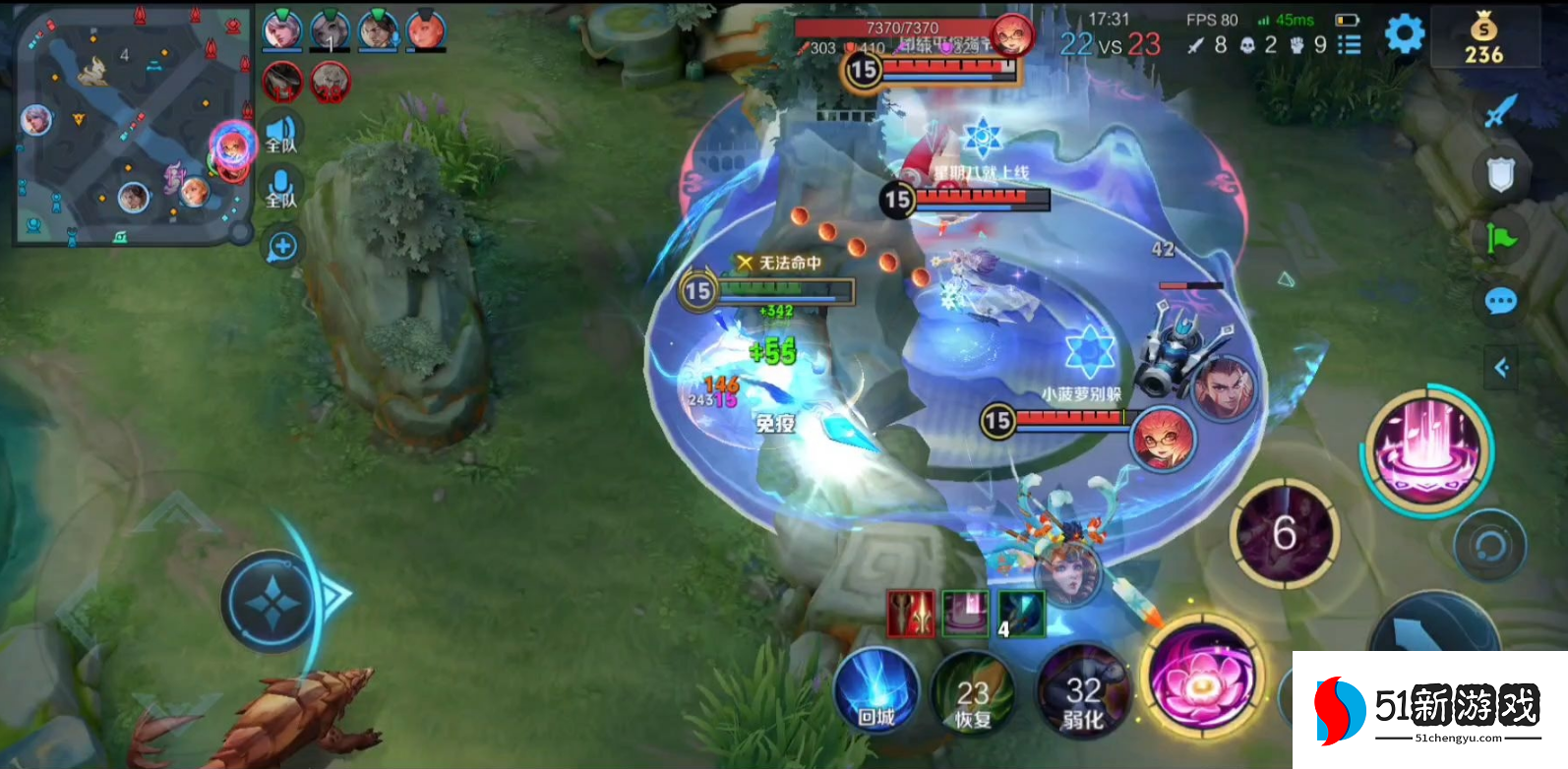This screenshot has height=769, width=1568.
Task: Send the shield defend signal
Action: [1499, 175]
